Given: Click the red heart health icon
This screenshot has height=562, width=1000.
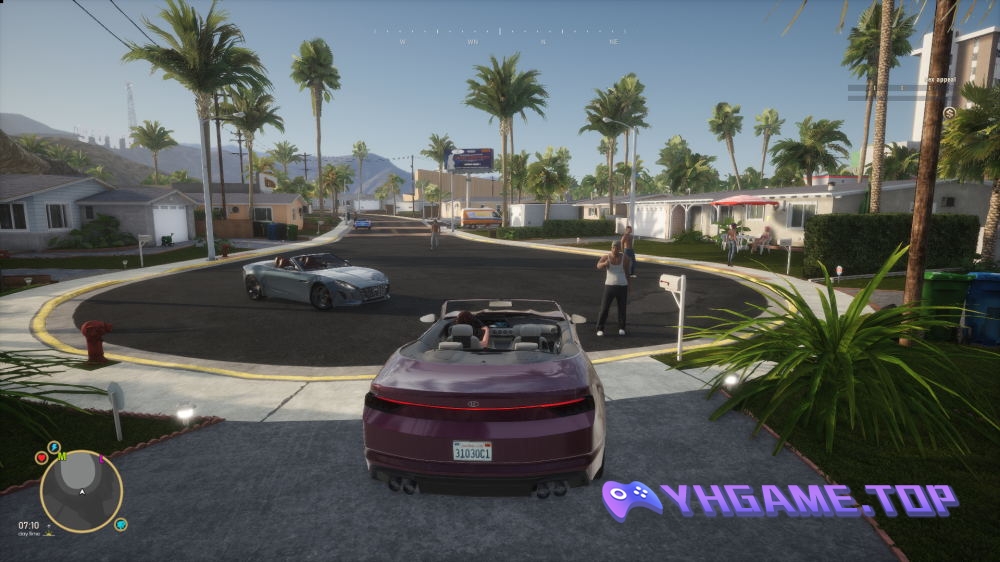Looking at the screenshot, I should (x=42, y=458).
